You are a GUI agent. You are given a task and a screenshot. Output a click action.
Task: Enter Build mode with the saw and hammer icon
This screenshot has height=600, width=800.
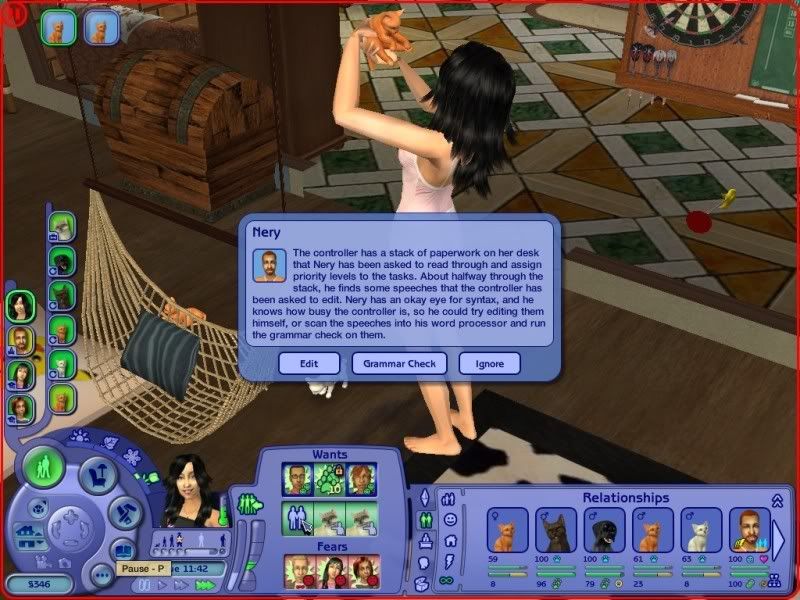121,513
